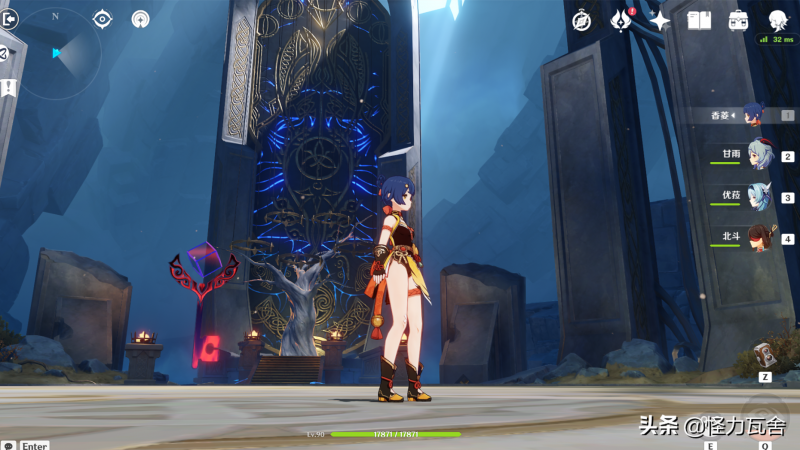Viewport: 800px width, 450px height.
Task: Open the eye-shaped view icon beside minimap
Action: (x=103, y=18)
